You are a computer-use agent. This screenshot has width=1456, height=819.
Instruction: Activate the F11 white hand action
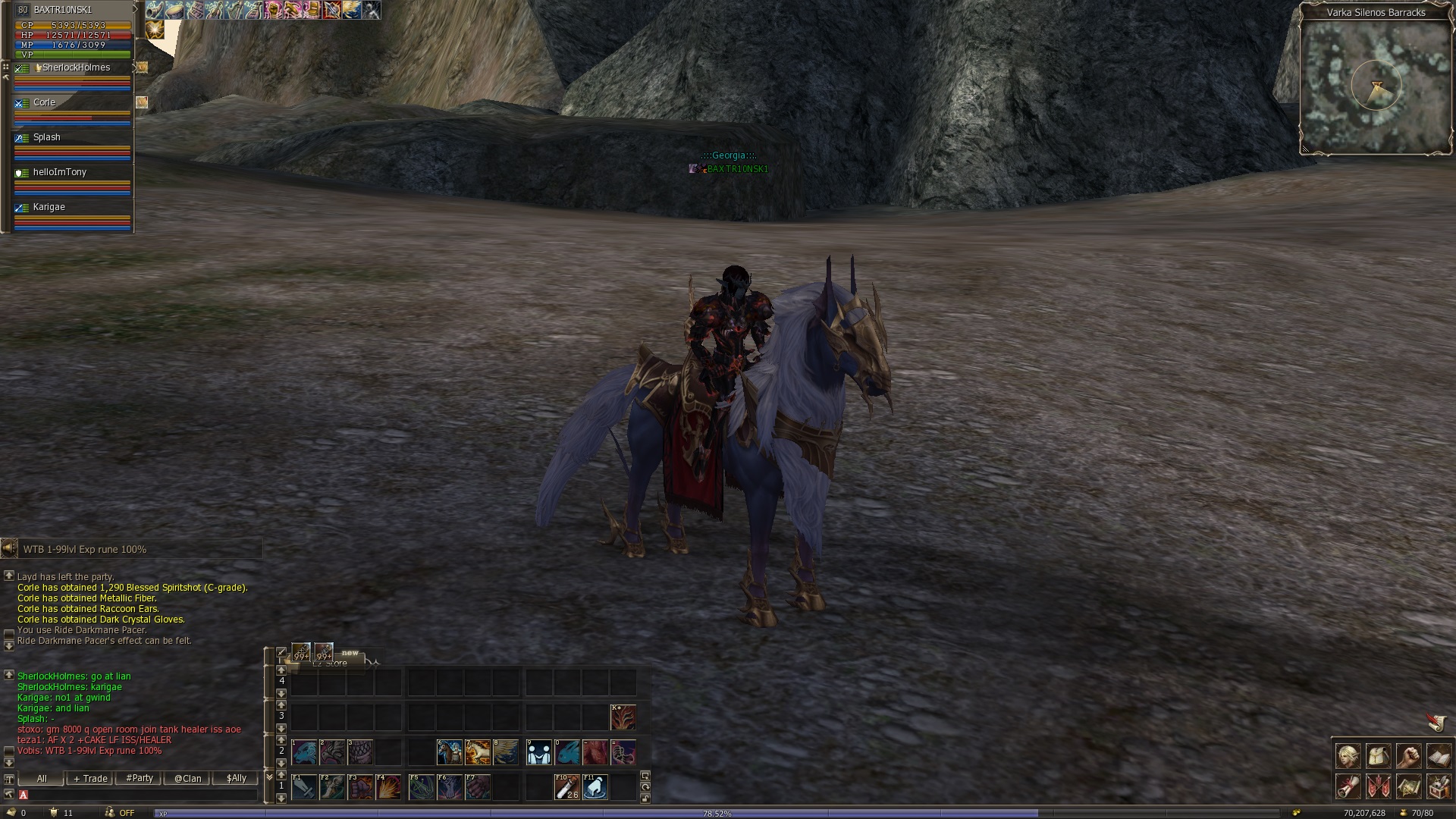[595, 787]
